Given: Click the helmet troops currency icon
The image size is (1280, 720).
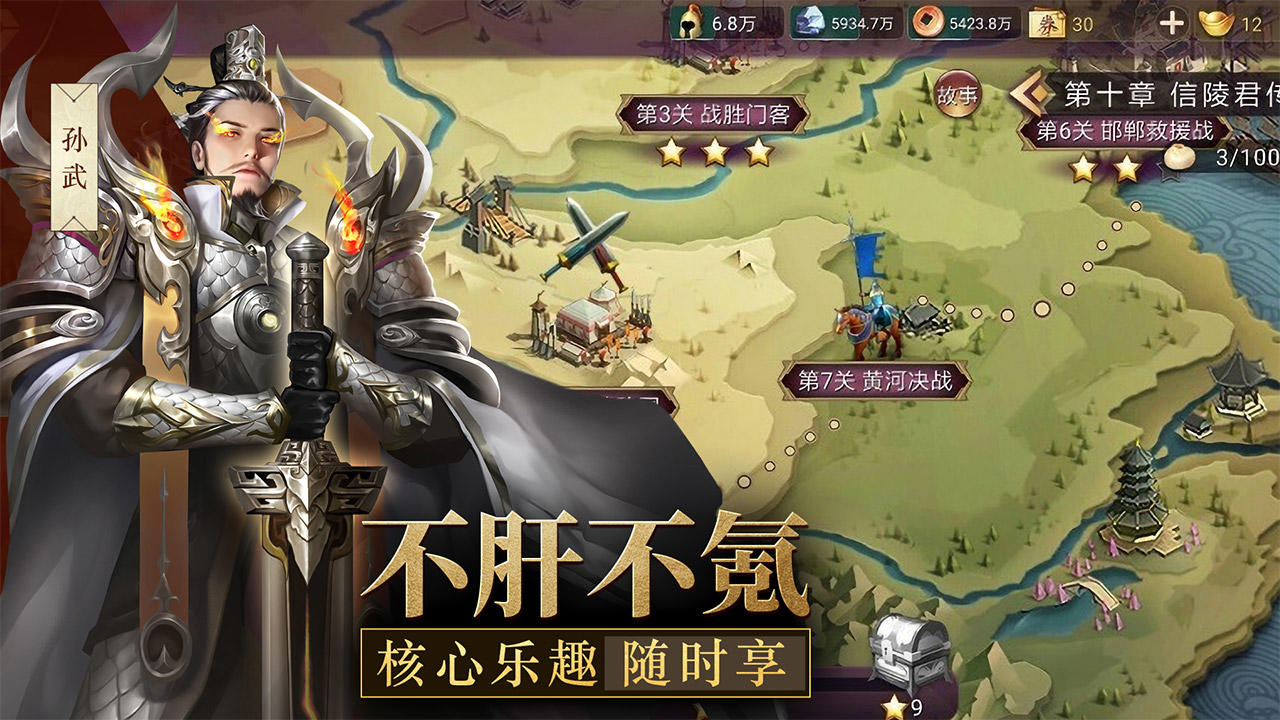Looking at the screenshot, I should coord(688,20).
